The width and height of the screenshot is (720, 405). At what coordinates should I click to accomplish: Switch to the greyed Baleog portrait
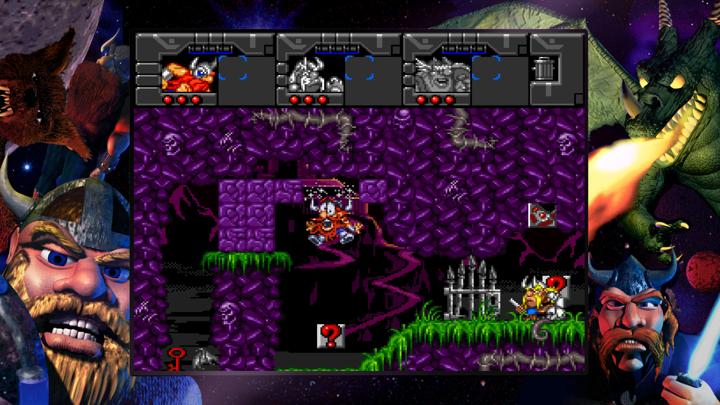315,74
